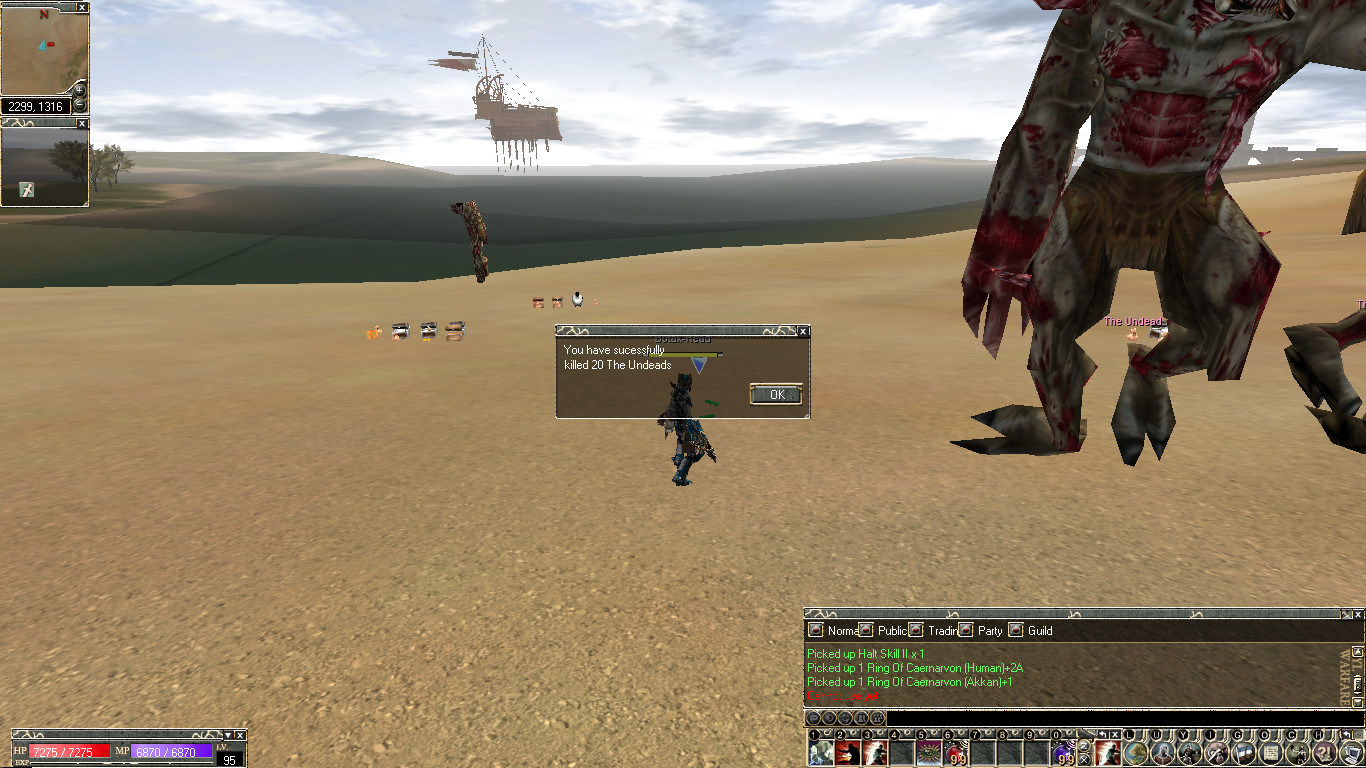Toggle the Public chat filter
The height and width of the screenshot is (768, 1366).
(866, 630)
